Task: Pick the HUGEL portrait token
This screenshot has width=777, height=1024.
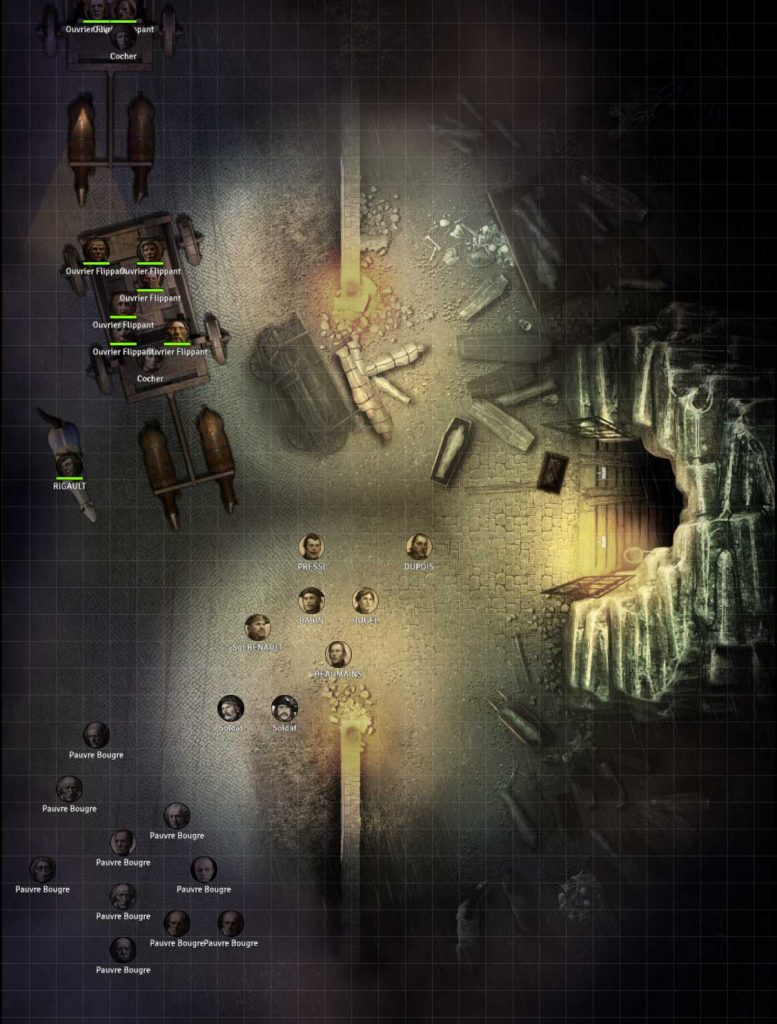Action: [365, 601]
